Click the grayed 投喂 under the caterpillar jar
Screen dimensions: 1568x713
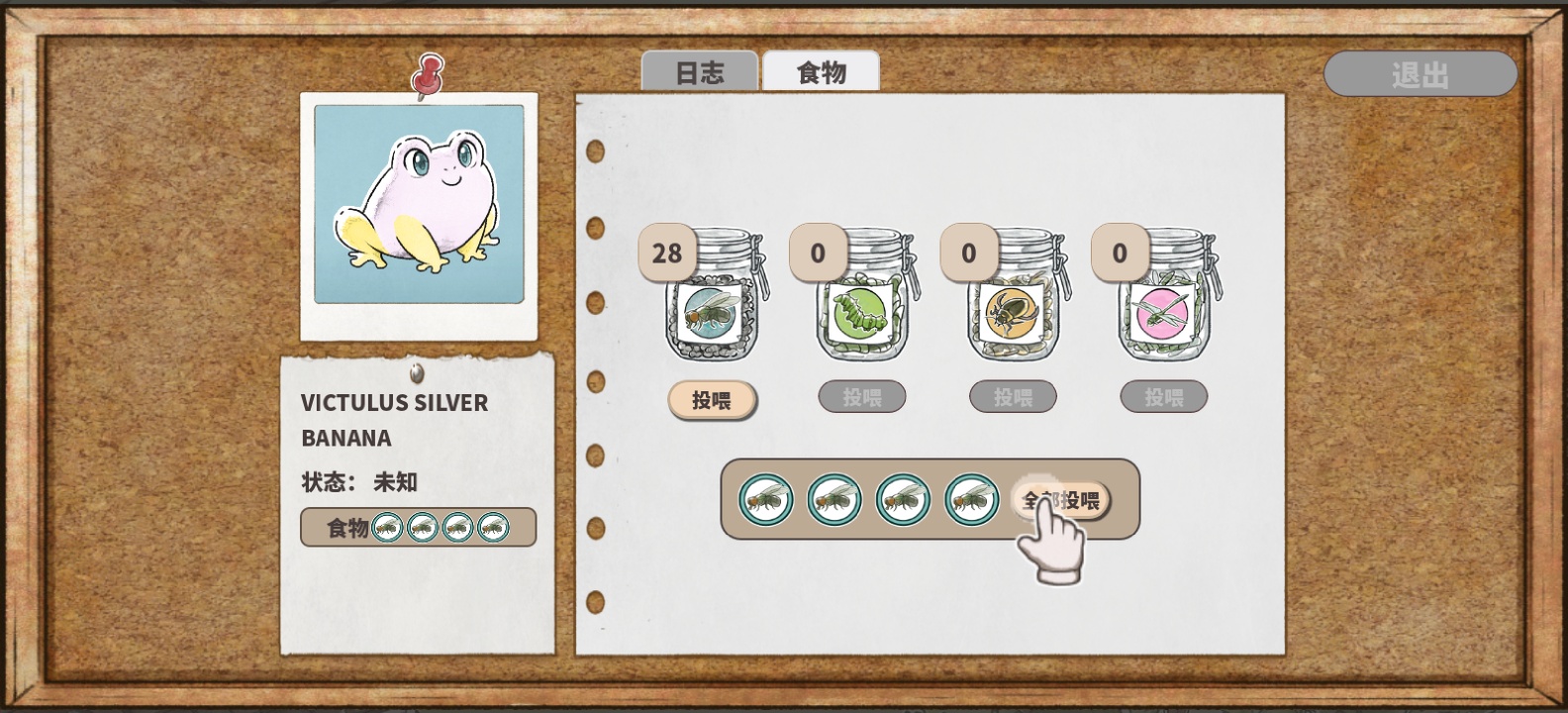click(x=860, y=396)
